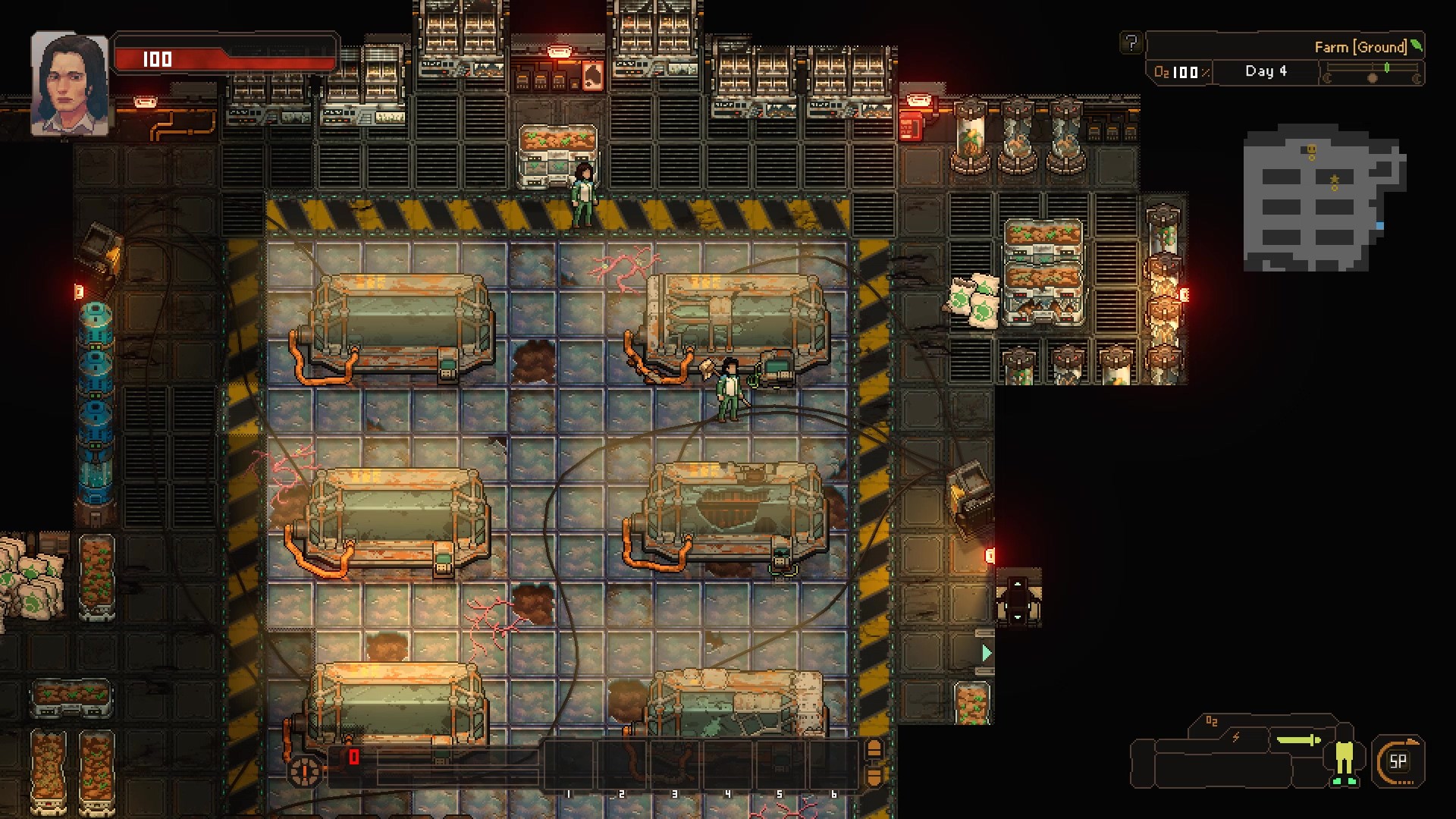The width and height of the screenshot is (1456, 819).
Task: Click the pants equipment icon bottom right
Action: tap(1345, 758)
